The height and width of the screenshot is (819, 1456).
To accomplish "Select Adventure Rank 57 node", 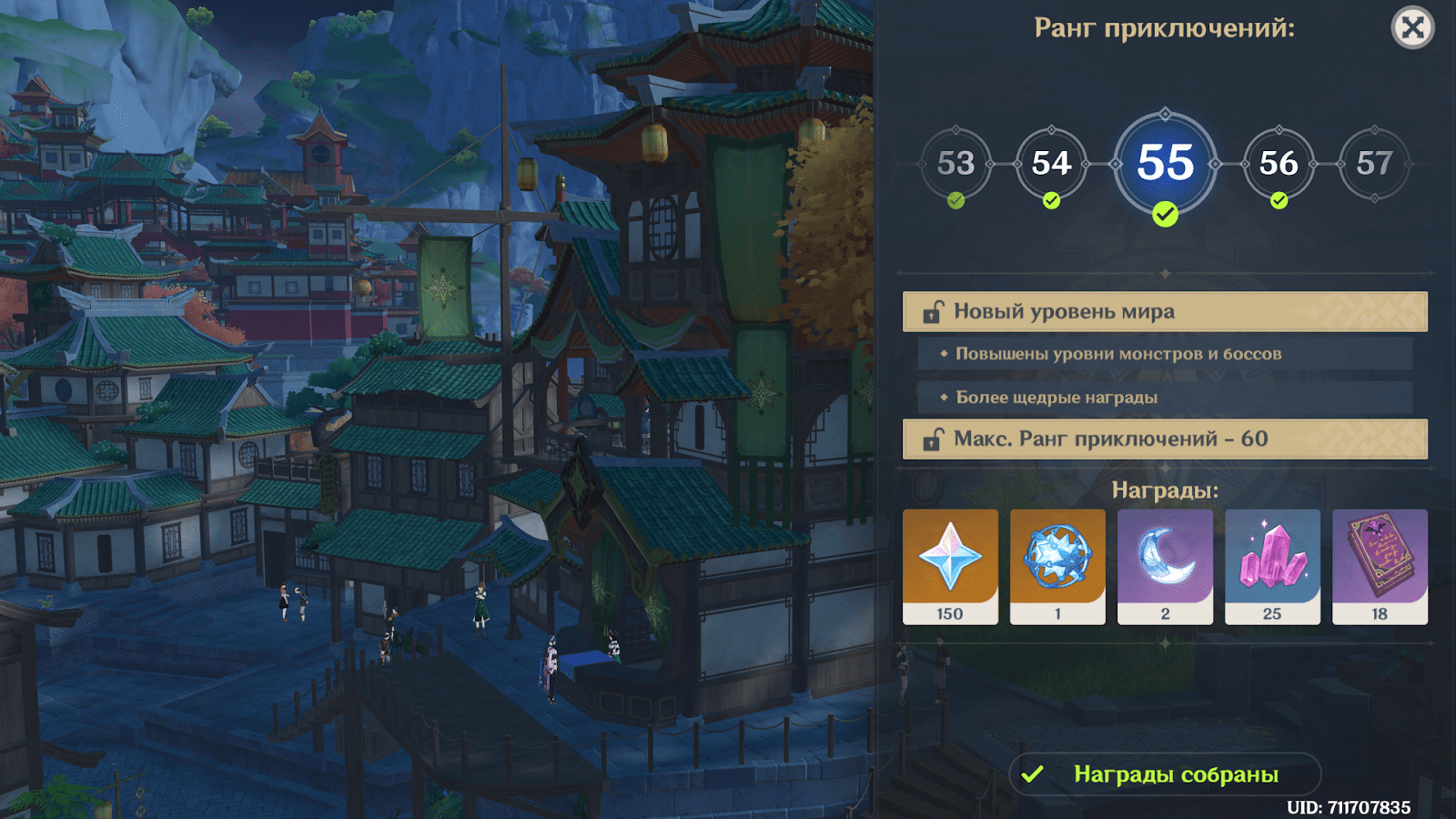I will pos(1374,164).
